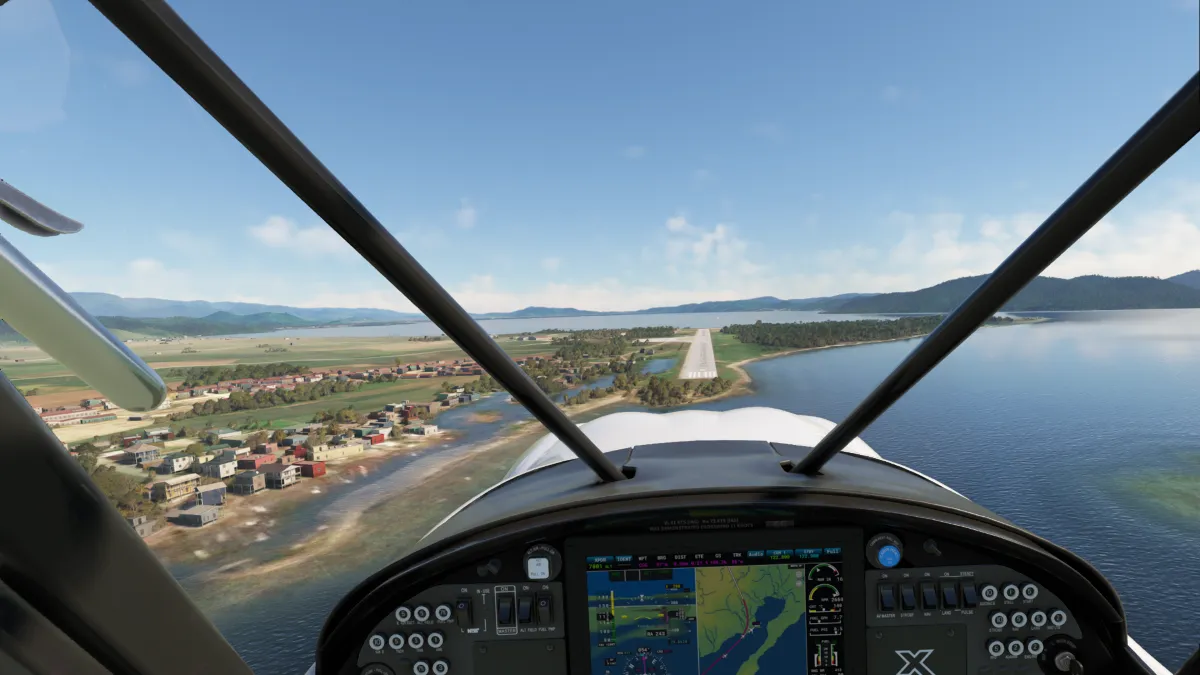Tap the IDENT softkey on the display
The width and height of the screenshot is (1200, 675).
pos(624,561)
